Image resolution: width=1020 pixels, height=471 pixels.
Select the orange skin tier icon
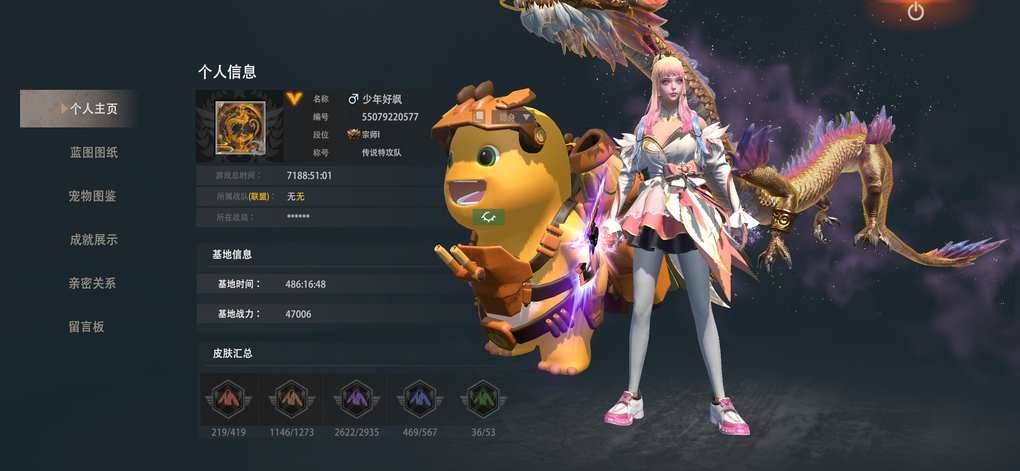291,398
